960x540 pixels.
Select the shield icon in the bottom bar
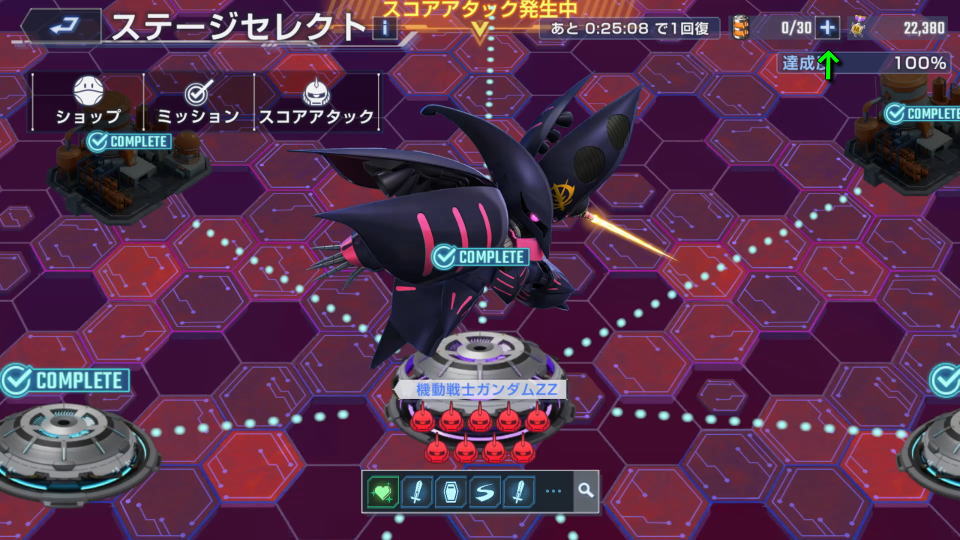point(450,492)
